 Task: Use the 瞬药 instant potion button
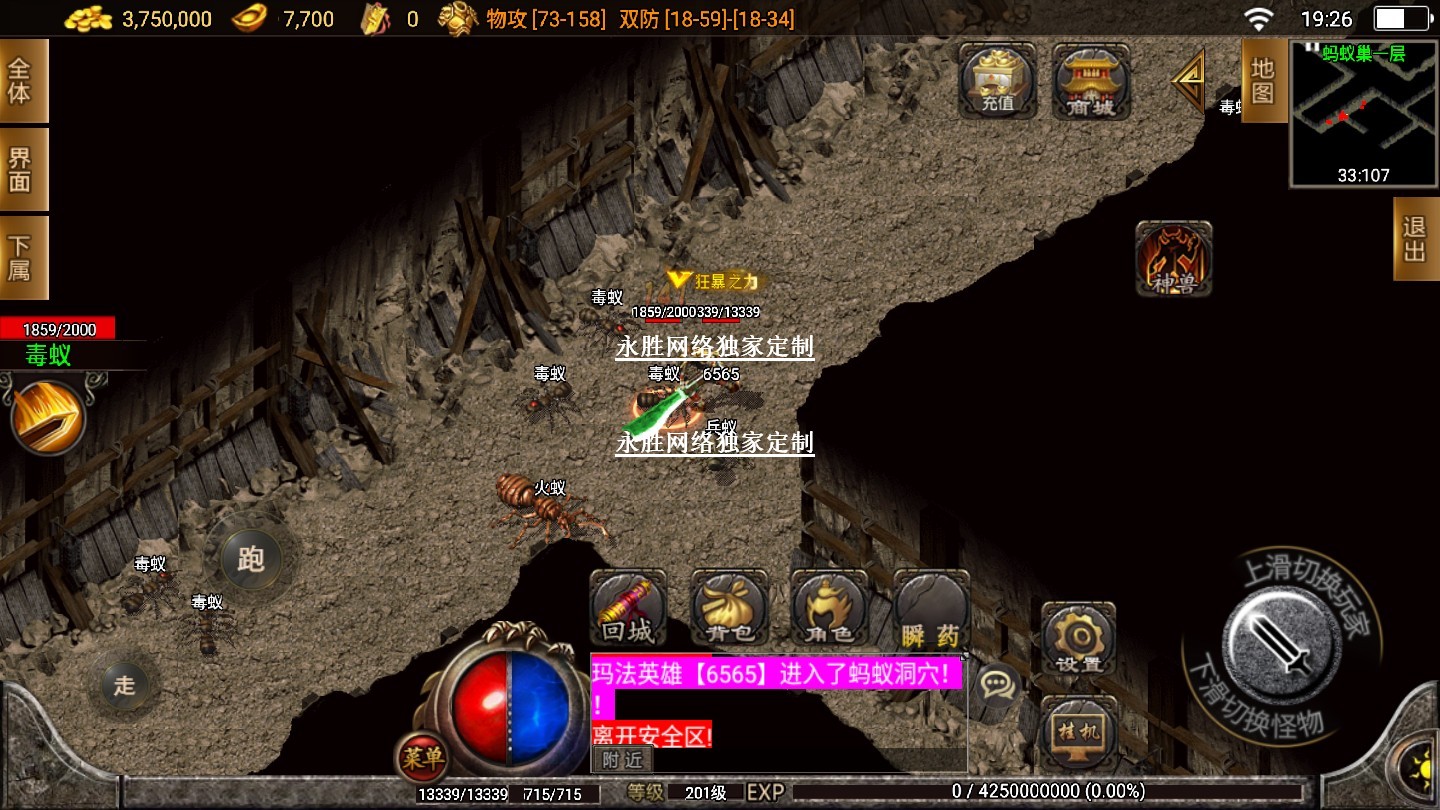931,609
